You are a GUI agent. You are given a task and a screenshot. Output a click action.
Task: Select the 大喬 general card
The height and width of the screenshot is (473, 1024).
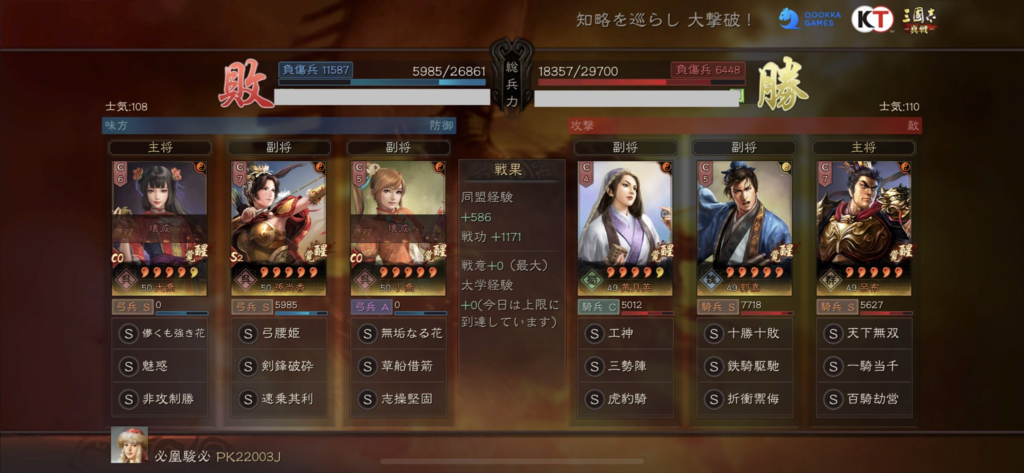click(x=159, y=228)
